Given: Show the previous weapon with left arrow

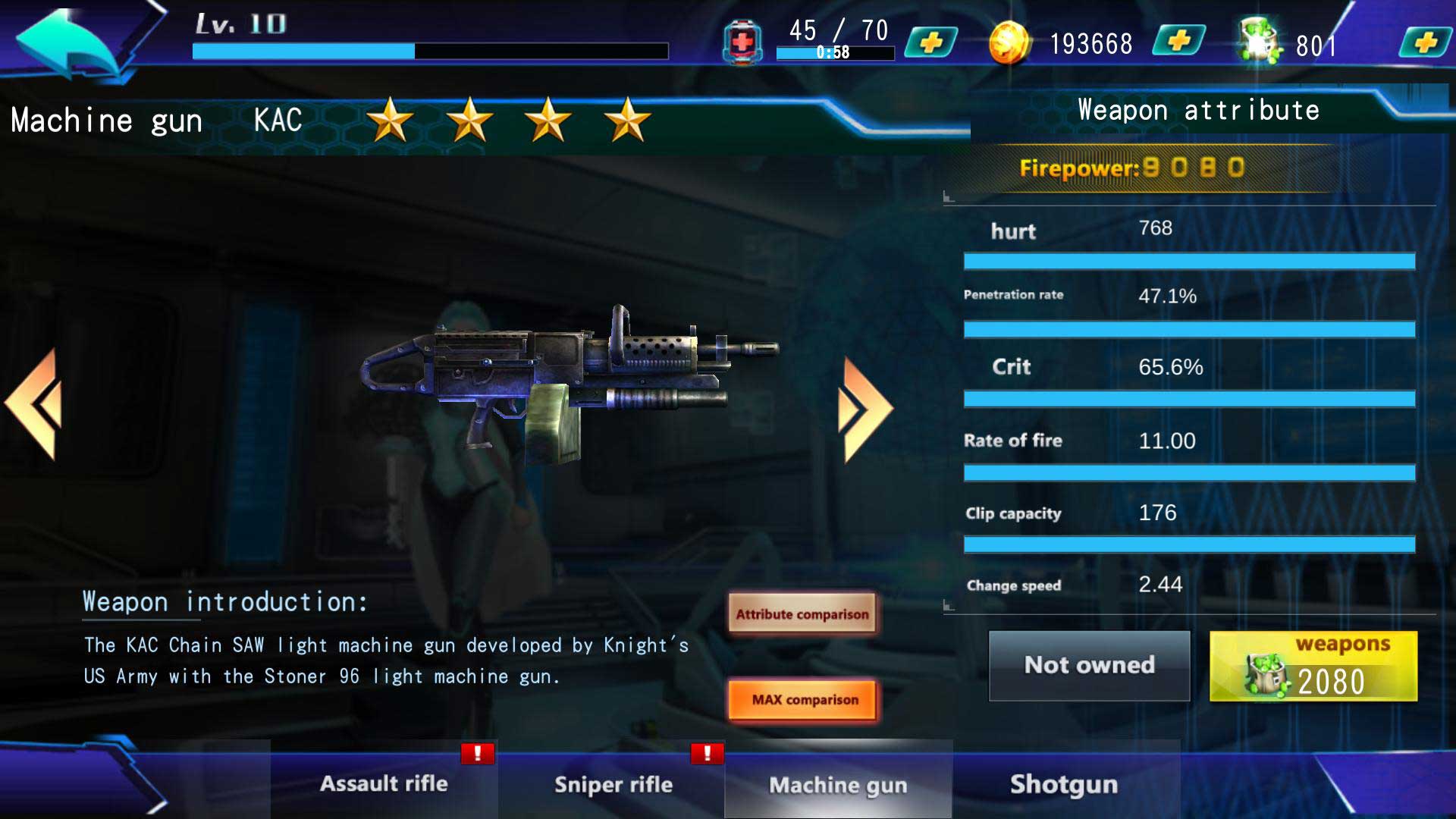Looking at the screenshot, I should click(x=35, y=404).
